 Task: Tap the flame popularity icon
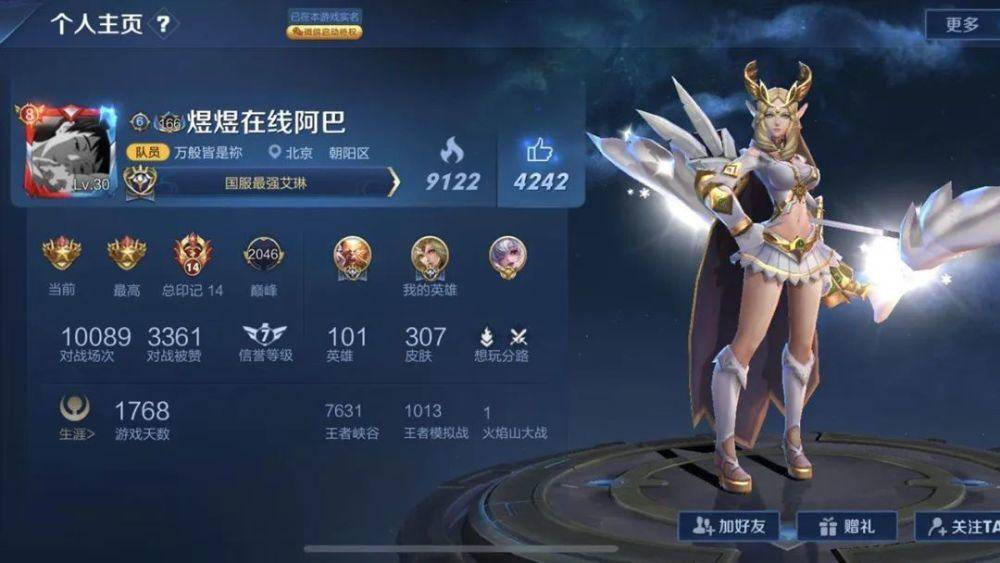coord(452,150)
